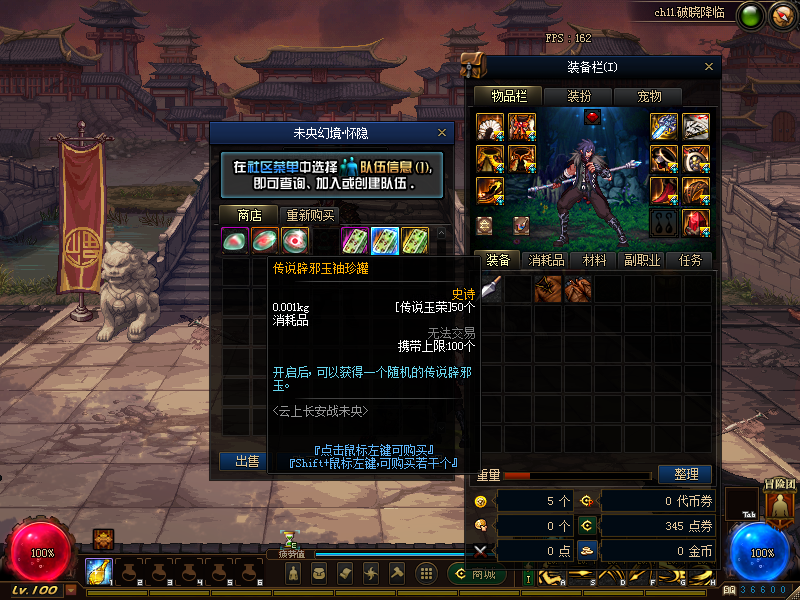The image size is (800, 600).
Task: Close the 未央幻境·怀隐 shop window
Action: coord(442,132)
